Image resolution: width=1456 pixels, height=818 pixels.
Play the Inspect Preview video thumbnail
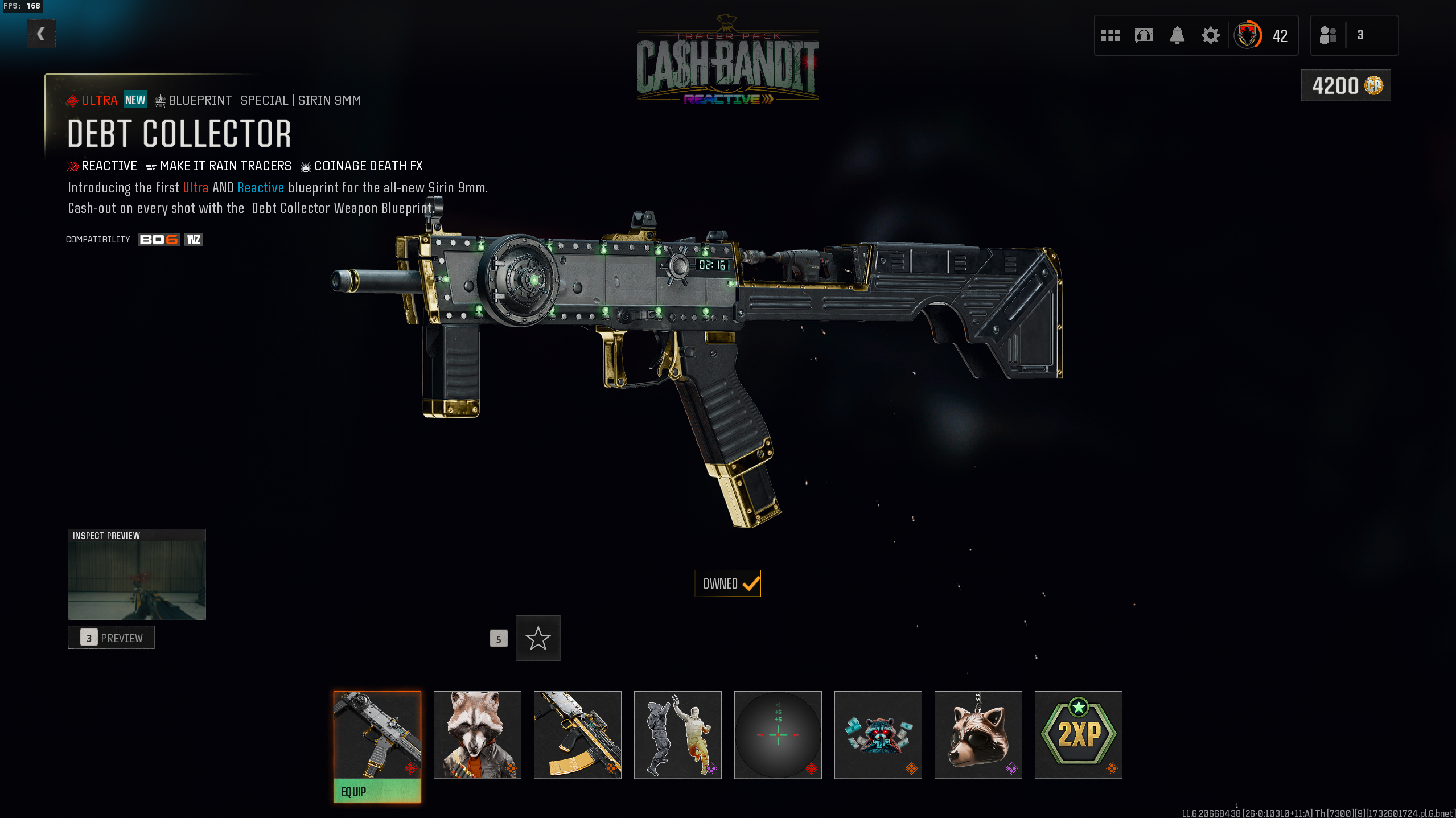137,575
